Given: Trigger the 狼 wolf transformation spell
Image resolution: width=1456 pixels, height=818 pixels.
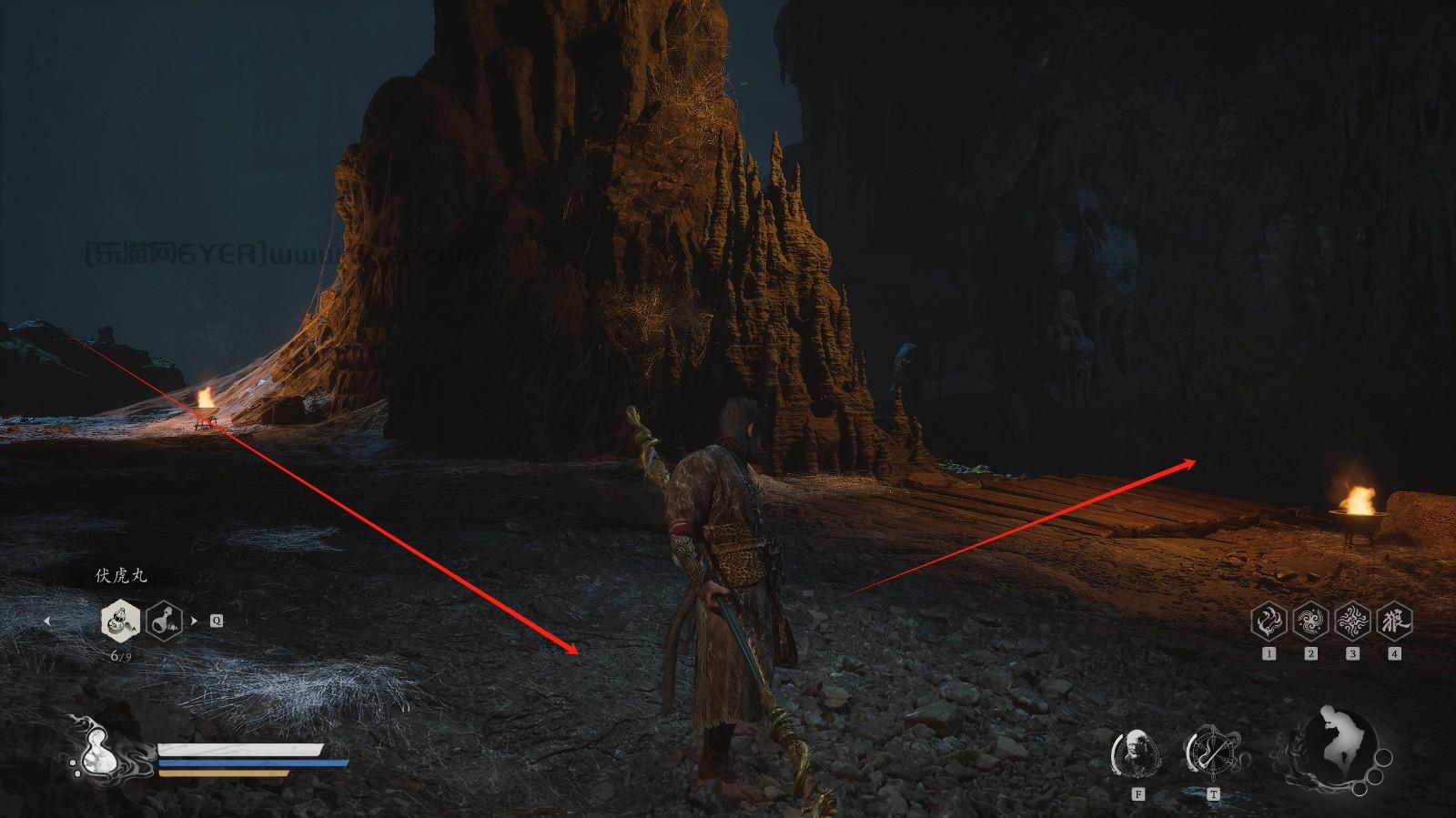Looking at the screenshot, I should click(x=1394, y=621).
